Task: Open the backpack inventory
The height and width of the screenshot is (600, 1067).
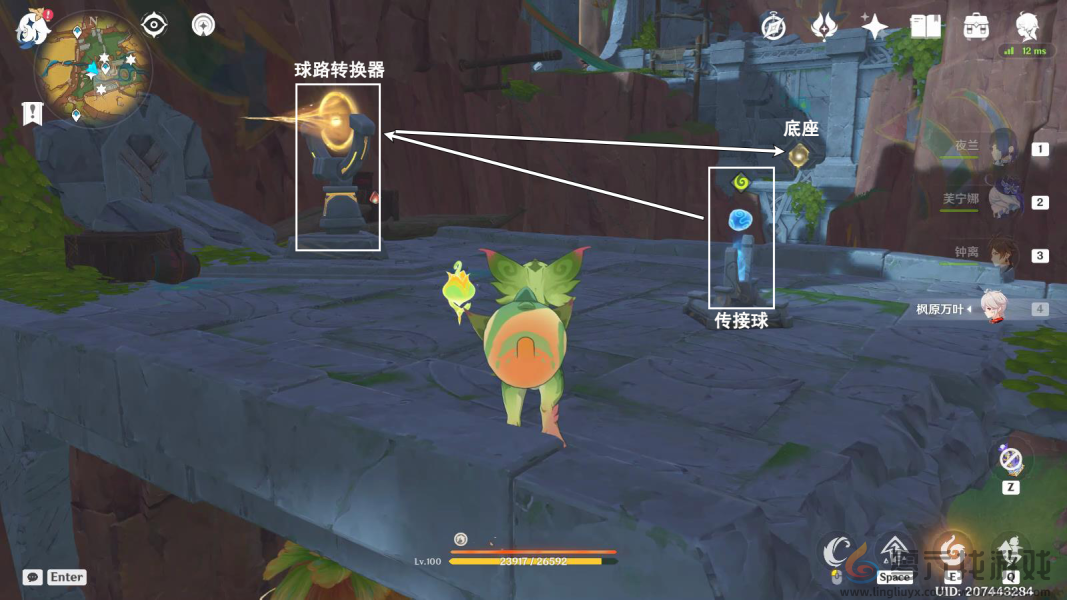Action: [976, 27]
